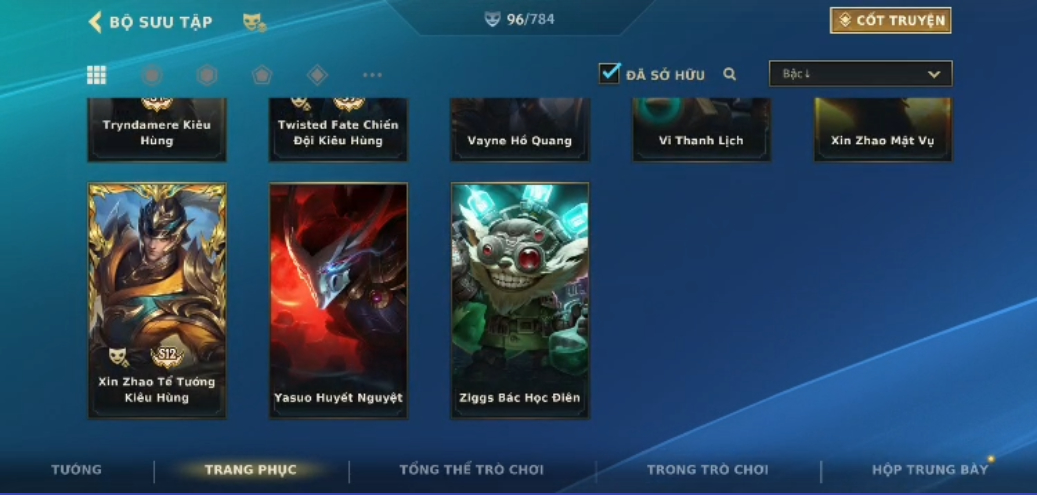Click the magnifying glass search icon

[x=730, y=74]
